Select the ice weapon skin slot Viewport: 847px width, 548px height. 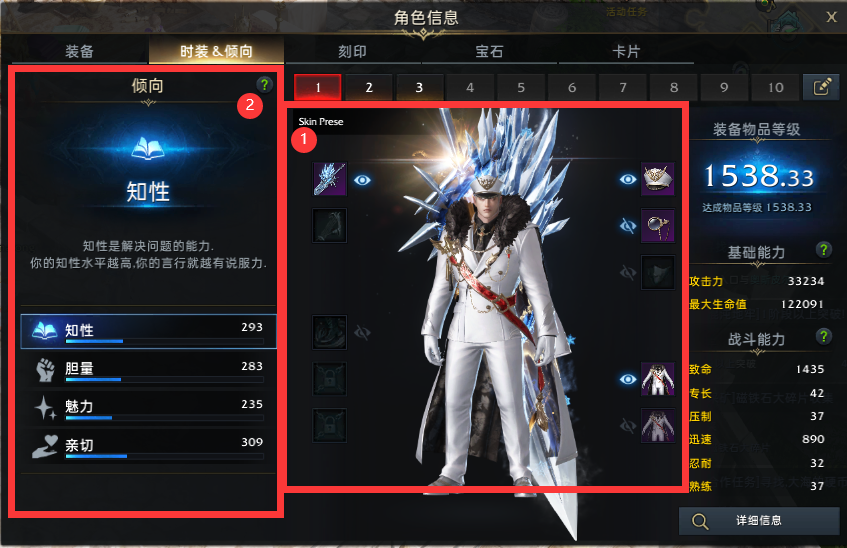[329, 180]
